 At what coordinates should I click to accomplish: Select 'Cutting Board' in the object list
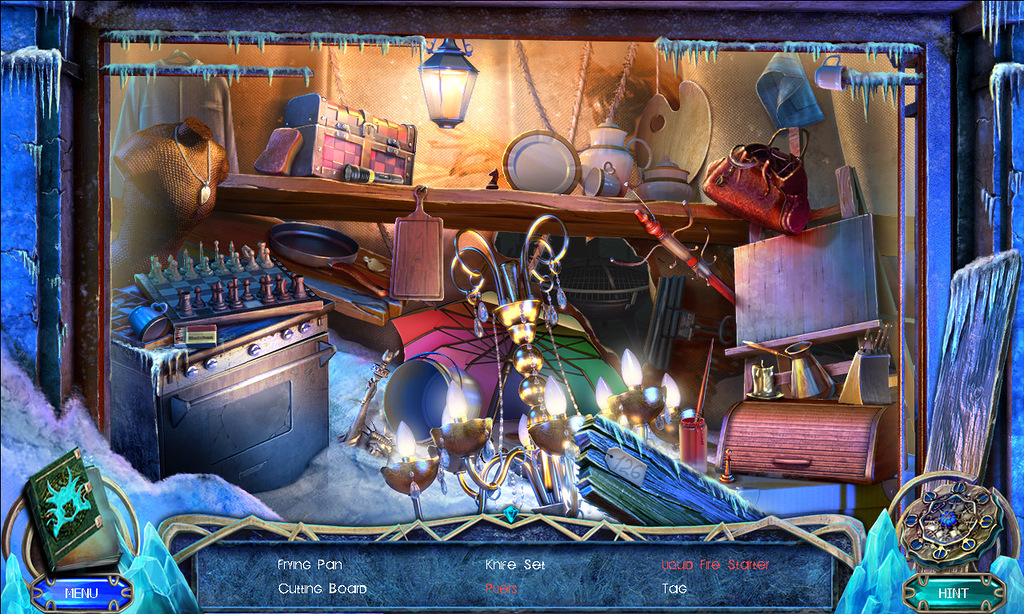pos(322,589)
